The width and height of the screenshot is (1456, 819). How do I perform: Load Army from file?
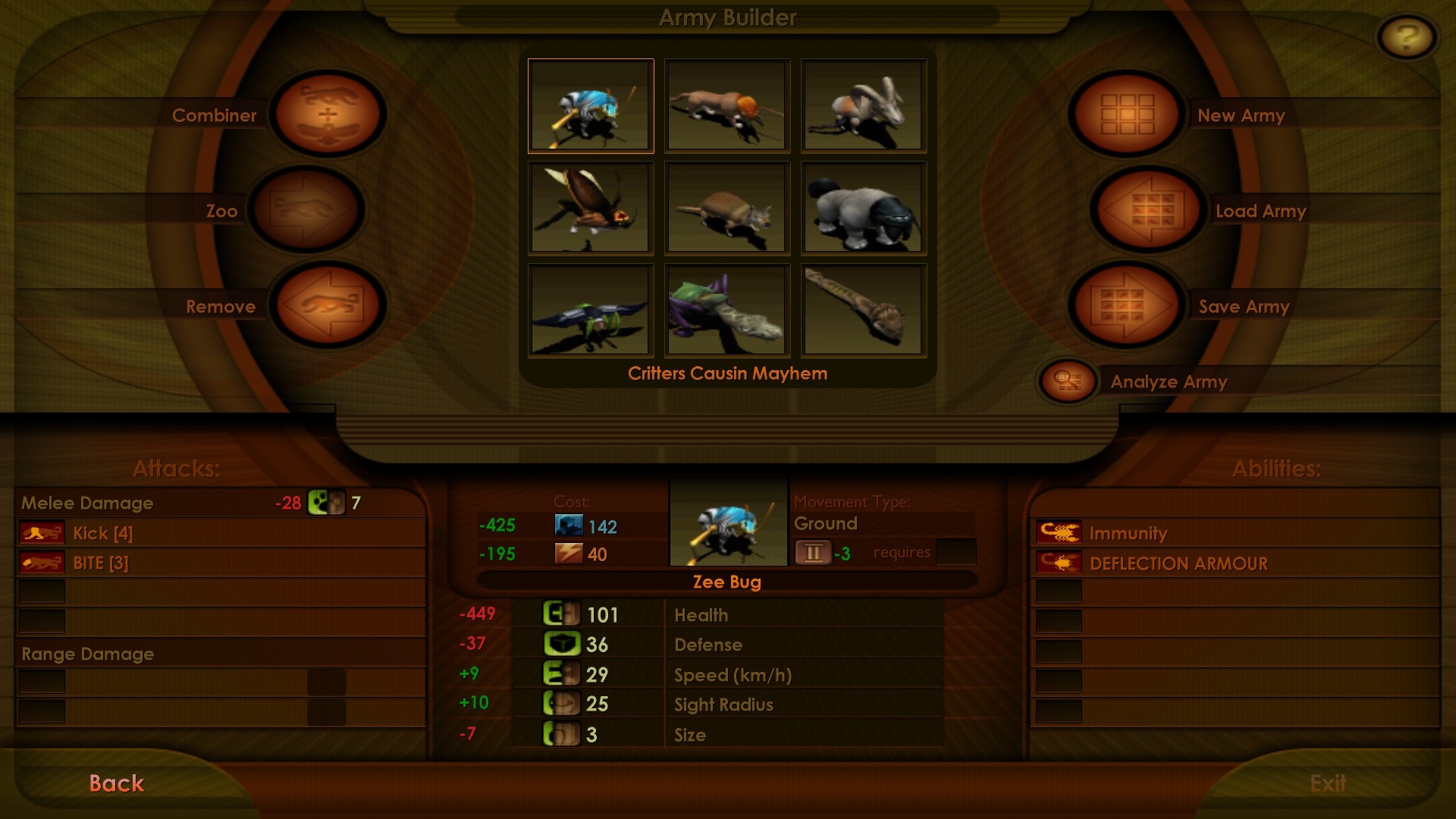click(x=1148, y=210)
